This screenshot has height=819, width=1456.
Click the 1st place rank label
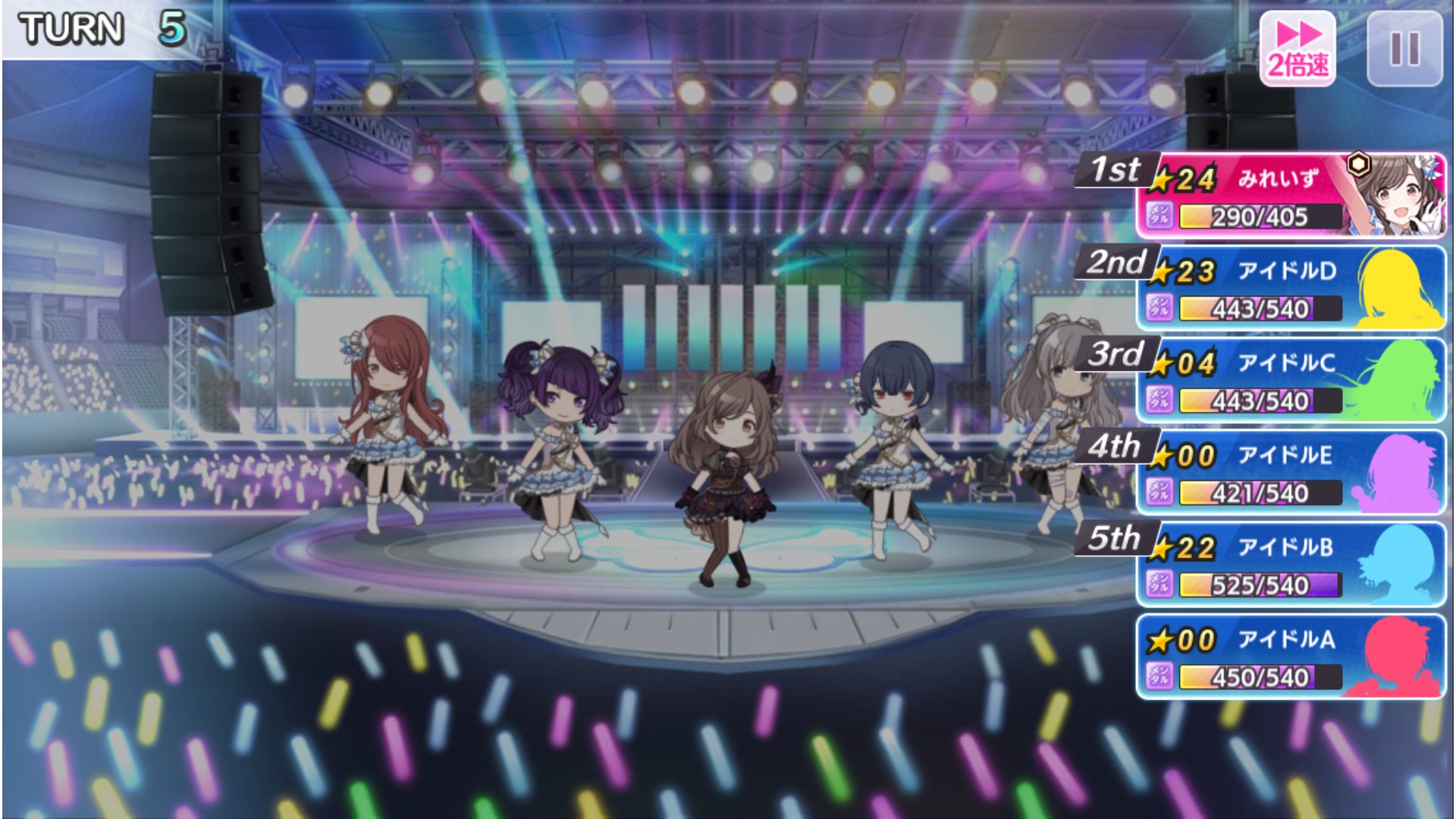[1116, 168]
